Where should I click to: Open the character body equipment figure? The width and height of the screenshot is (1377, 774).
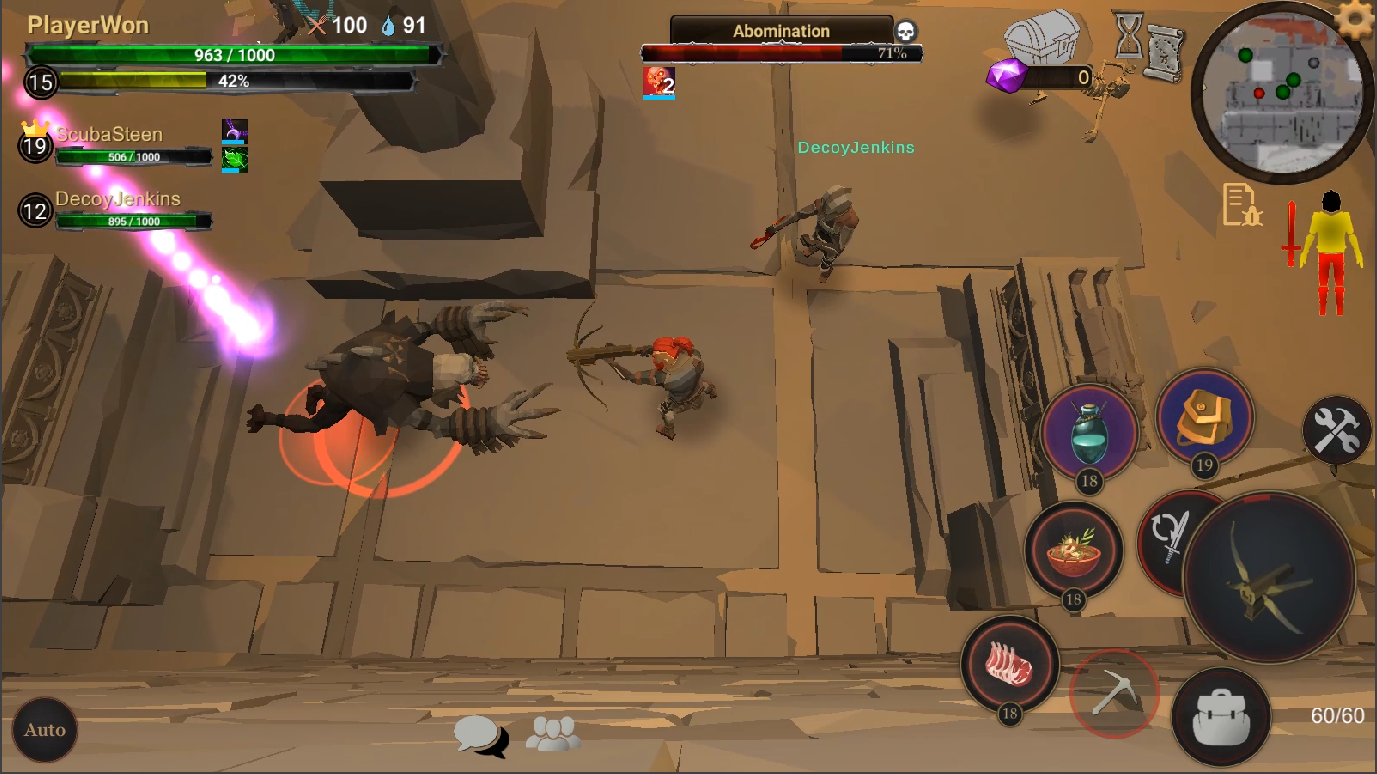click(x=1329, y=250)
